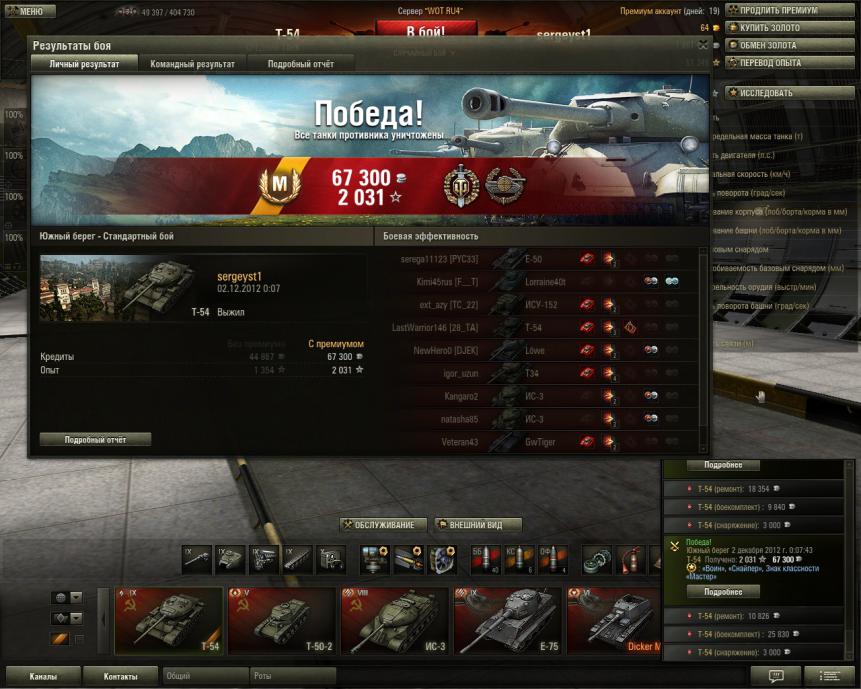Open the Каналы chat channels

pyautogui.click(x=43, y=677)
